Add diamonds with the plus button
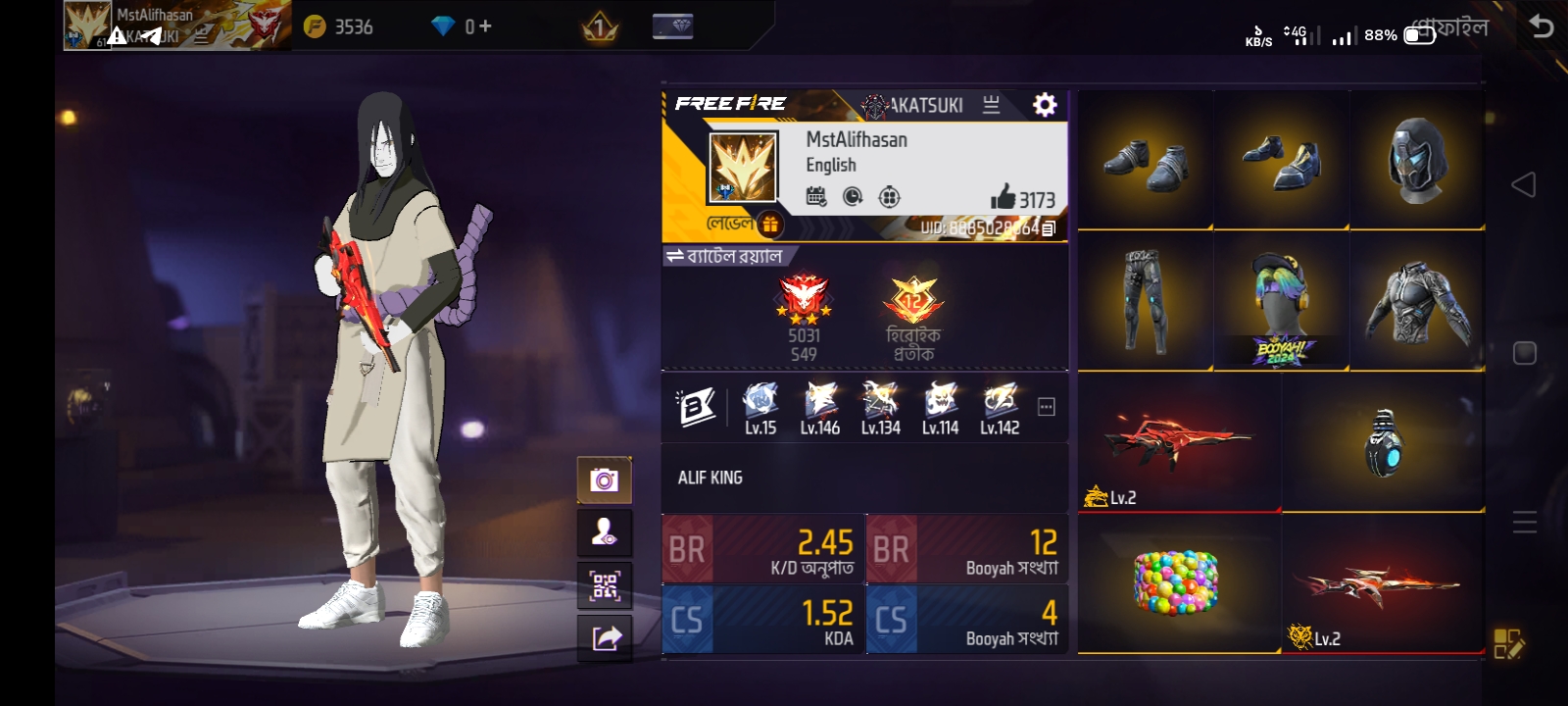The width and height of the screenshot is (1568, 706). click(x=485, y=26)
